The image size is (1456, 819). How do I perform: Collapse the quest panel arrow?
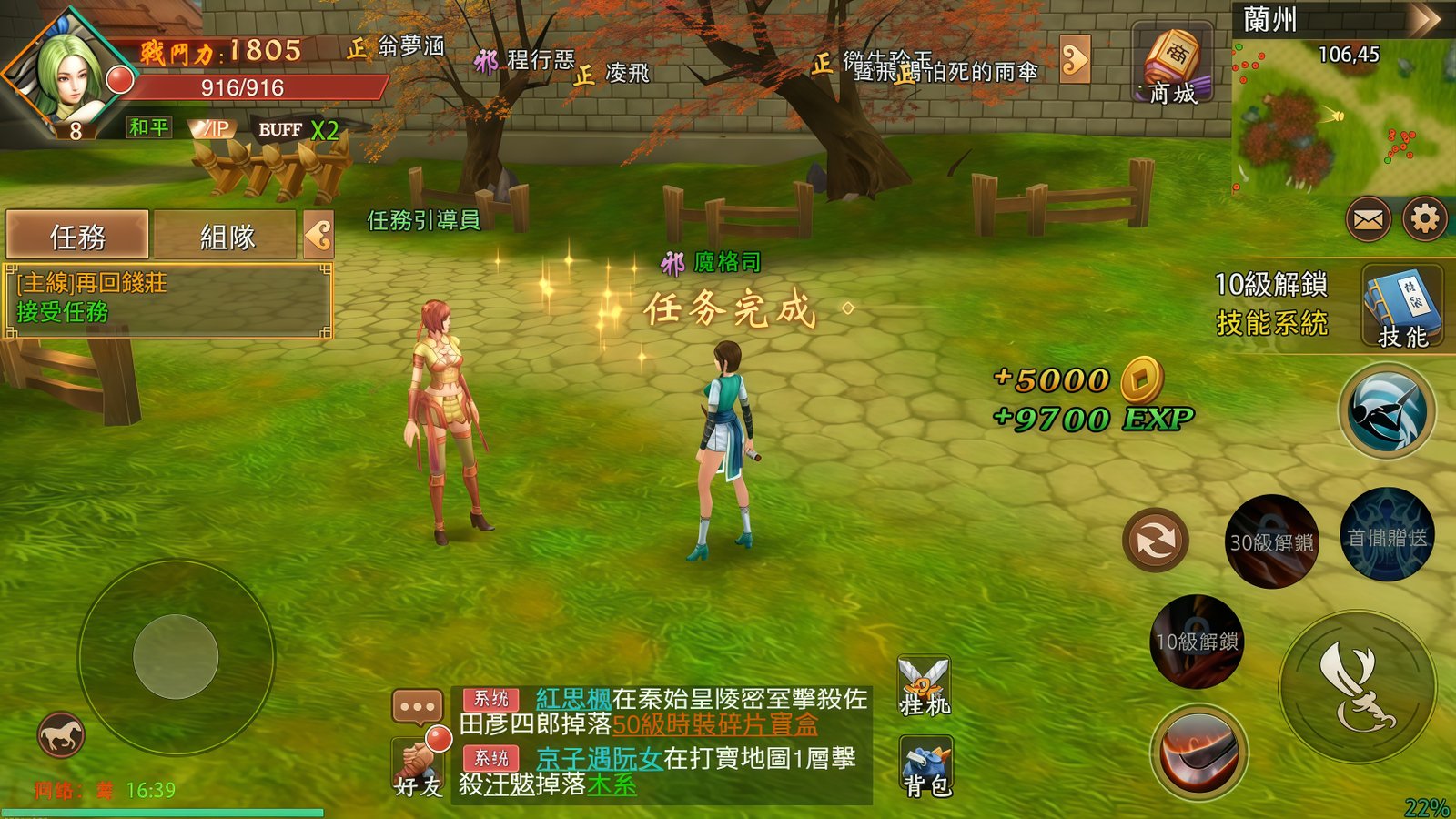tap(318, 236)
